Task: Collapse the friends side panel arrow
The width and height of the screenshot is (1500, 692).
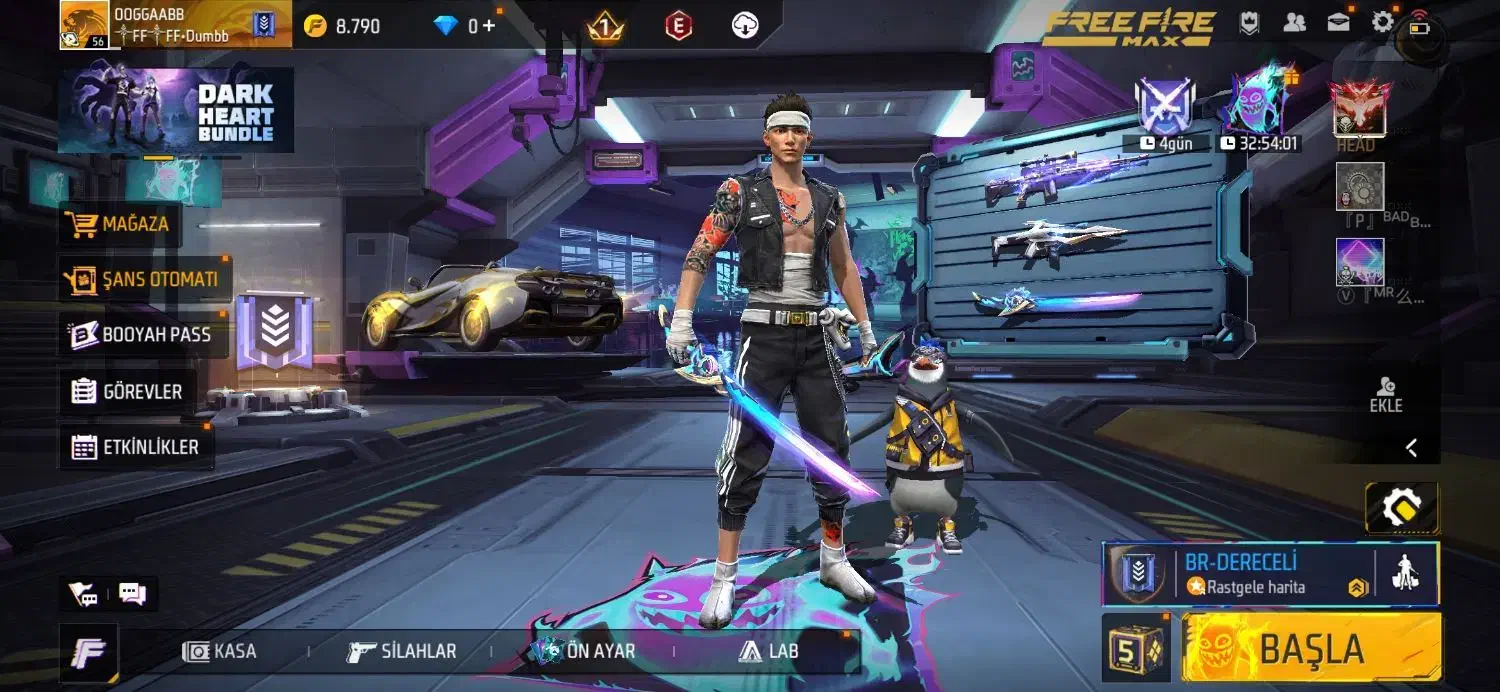Action: 1411,448
